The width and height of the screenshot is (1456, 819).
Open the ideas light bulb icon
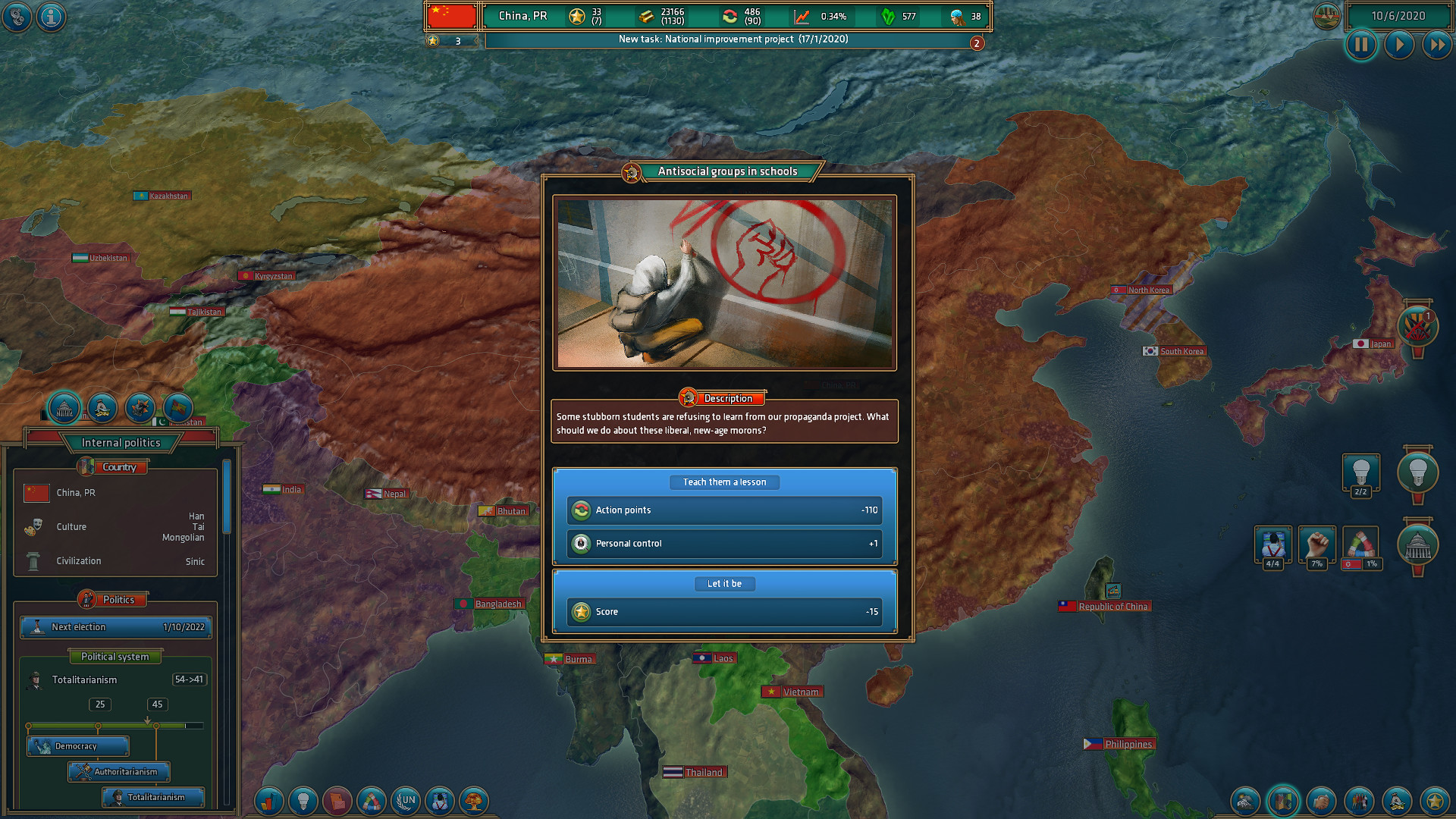click(x=304, y=801)
